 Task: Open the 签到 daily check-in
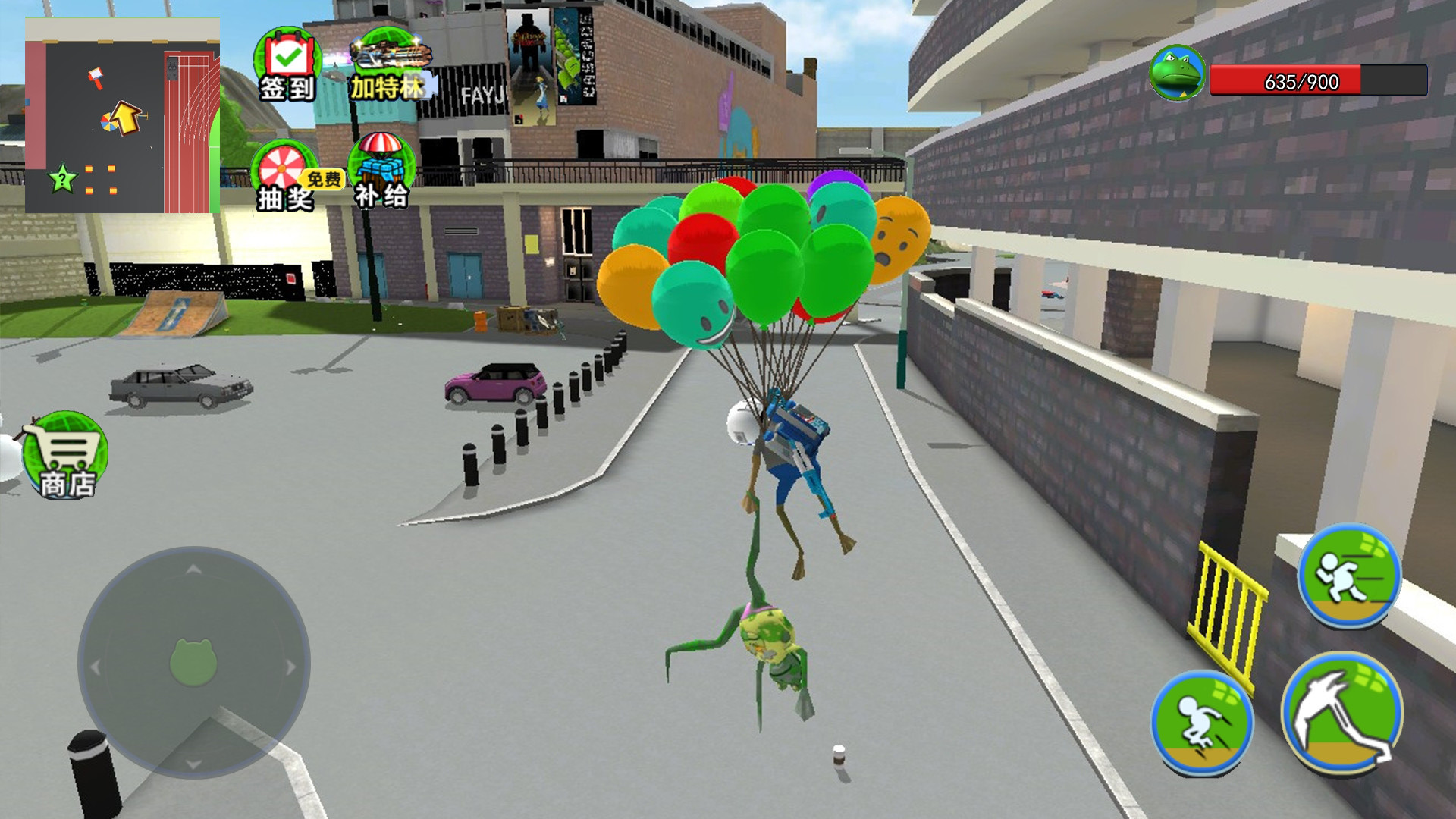click(x=287, y=66)
